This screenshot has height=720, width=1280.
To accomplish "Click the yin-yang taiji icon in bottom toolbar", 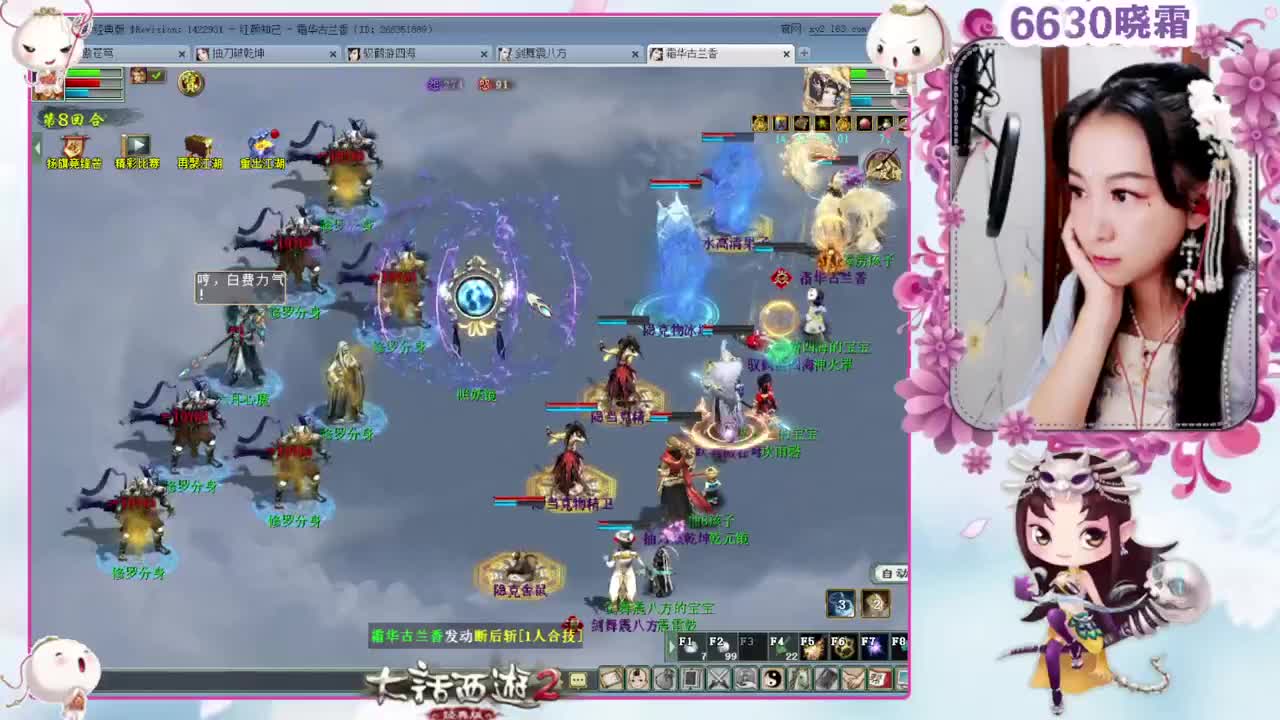I will 774,681.
